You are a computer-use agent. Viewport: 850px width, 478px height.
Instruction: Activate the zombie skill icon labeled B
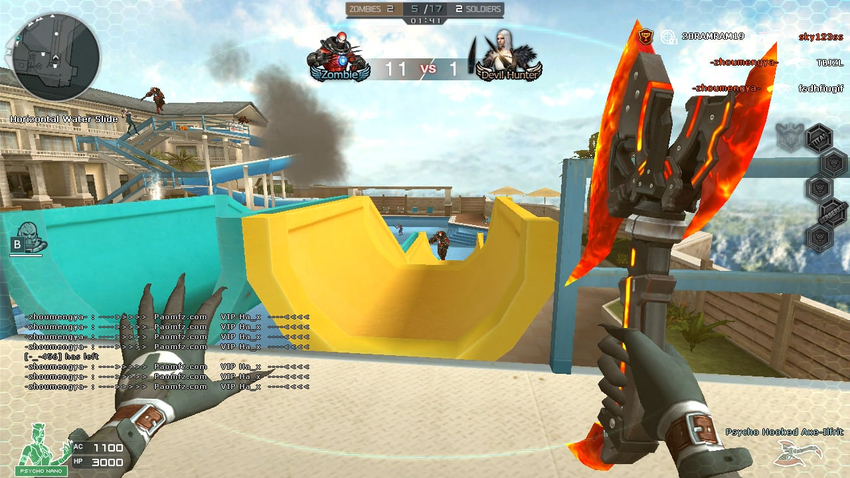27,238
